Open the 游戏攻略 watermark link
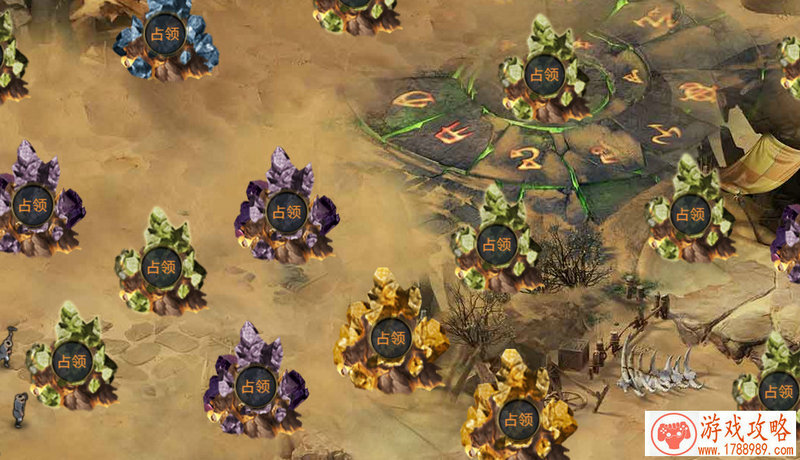 [722, 435]
